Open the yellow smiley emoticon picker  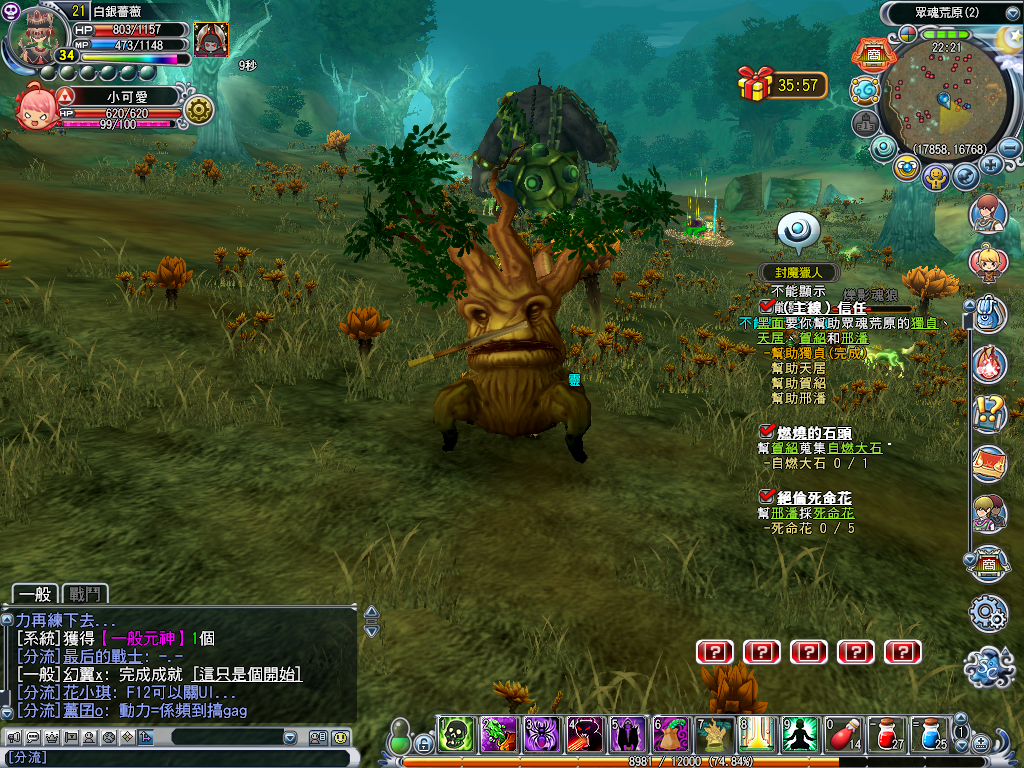(341, 738)
